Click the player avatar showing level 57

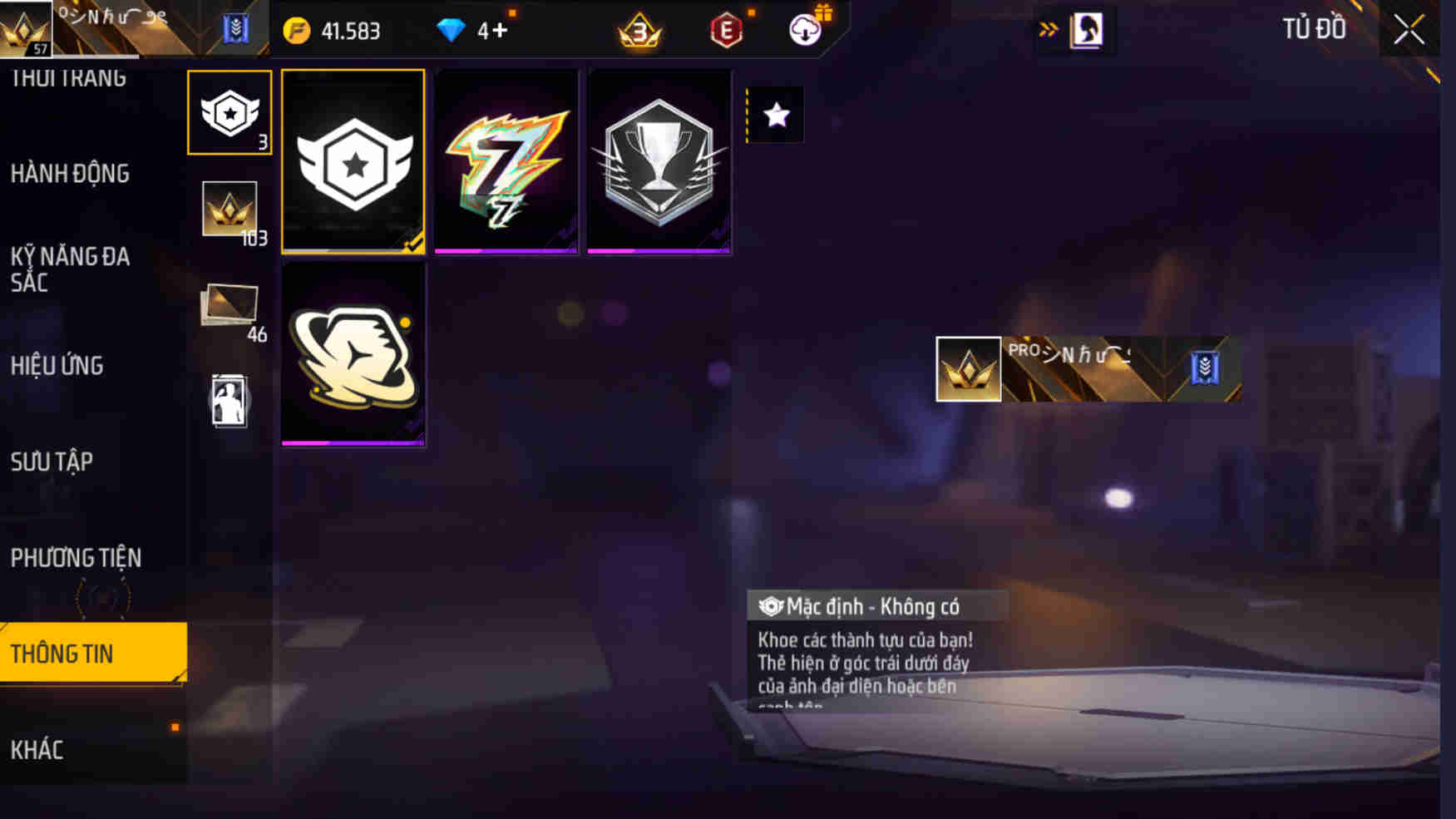pyautogui.click(x=27, y=29)
